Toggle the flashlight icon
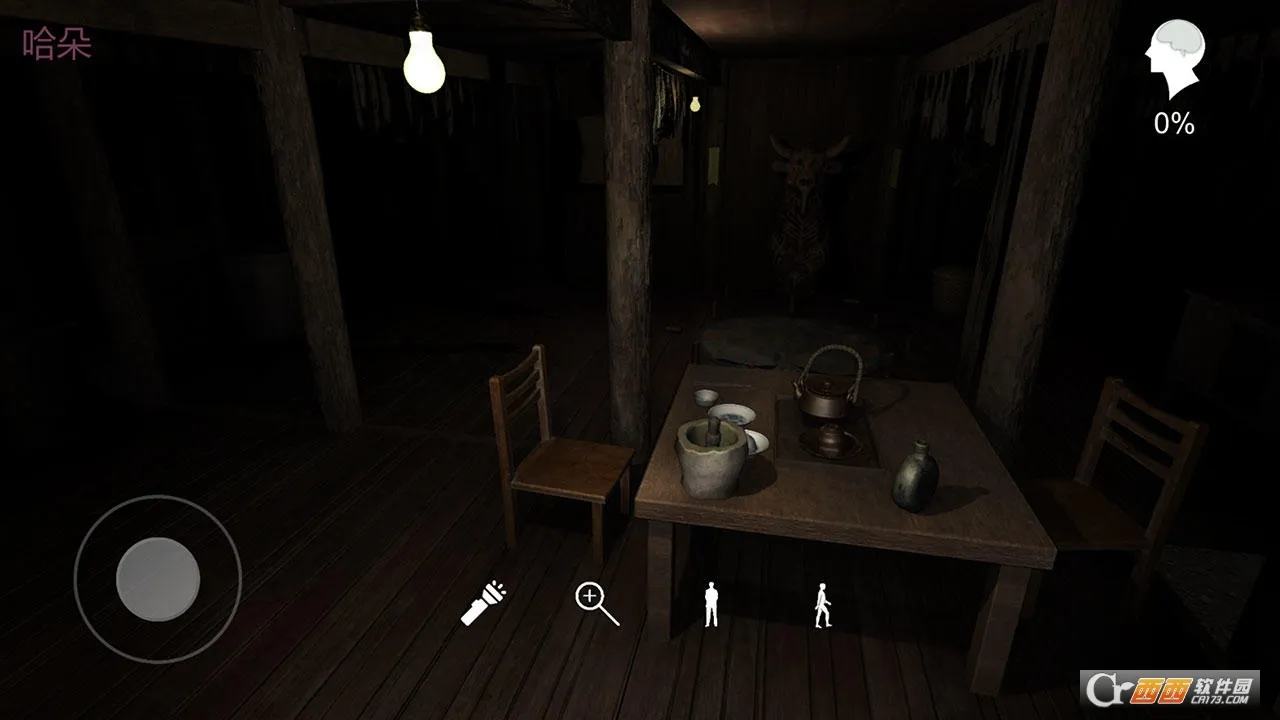This screenshot has height=720, width=1280. click(483, 603)
